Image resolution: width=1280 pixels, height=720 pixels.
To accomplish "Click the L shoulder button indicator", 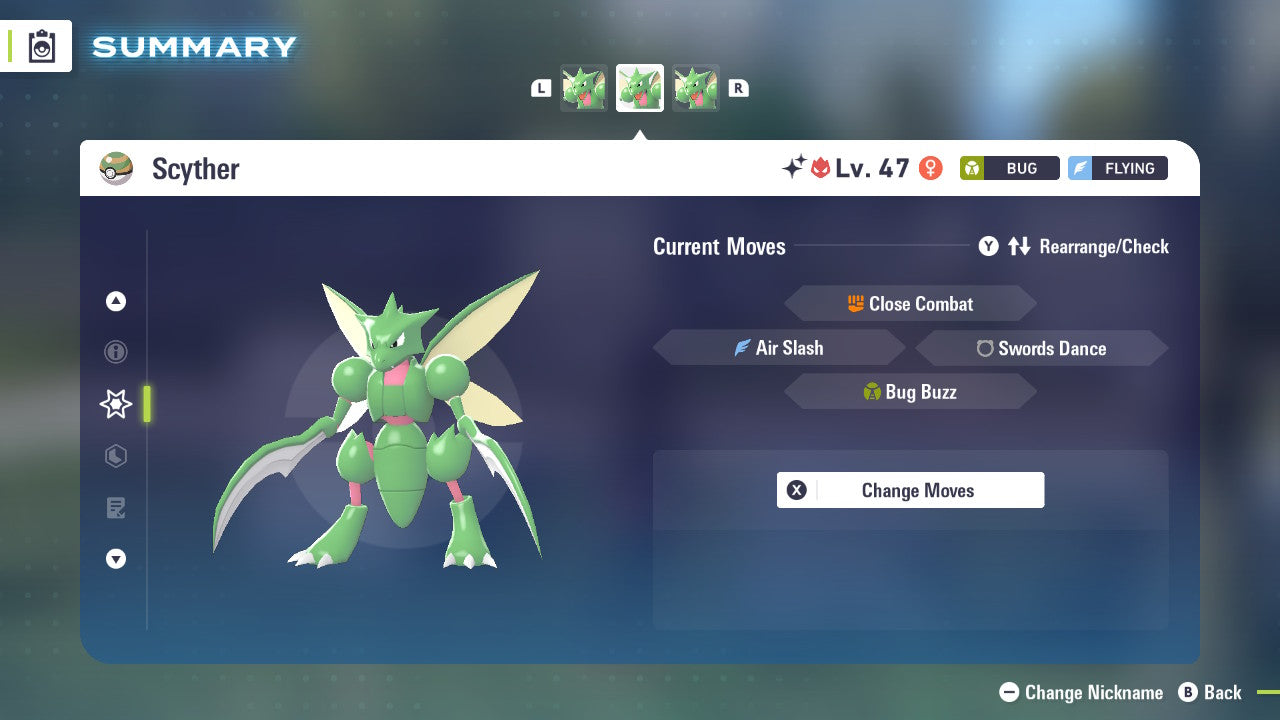I will (541, 88).
